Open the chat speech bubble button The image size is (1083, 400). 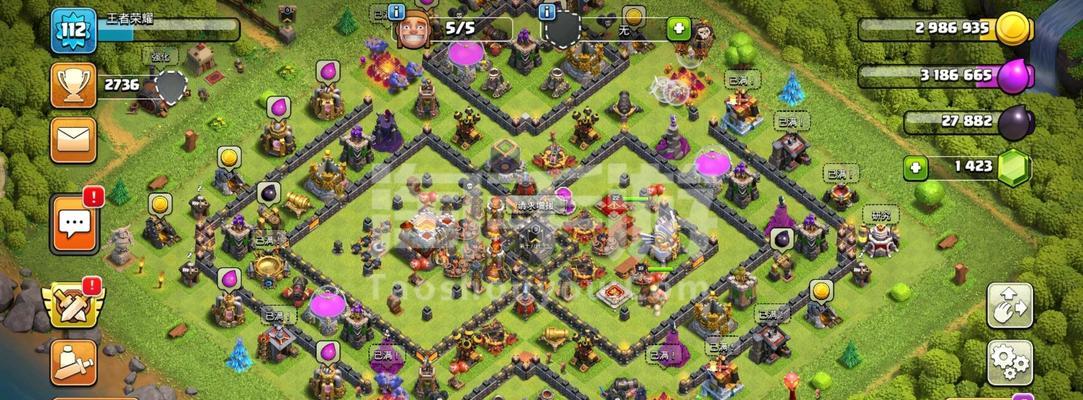[x=74, y=222]
